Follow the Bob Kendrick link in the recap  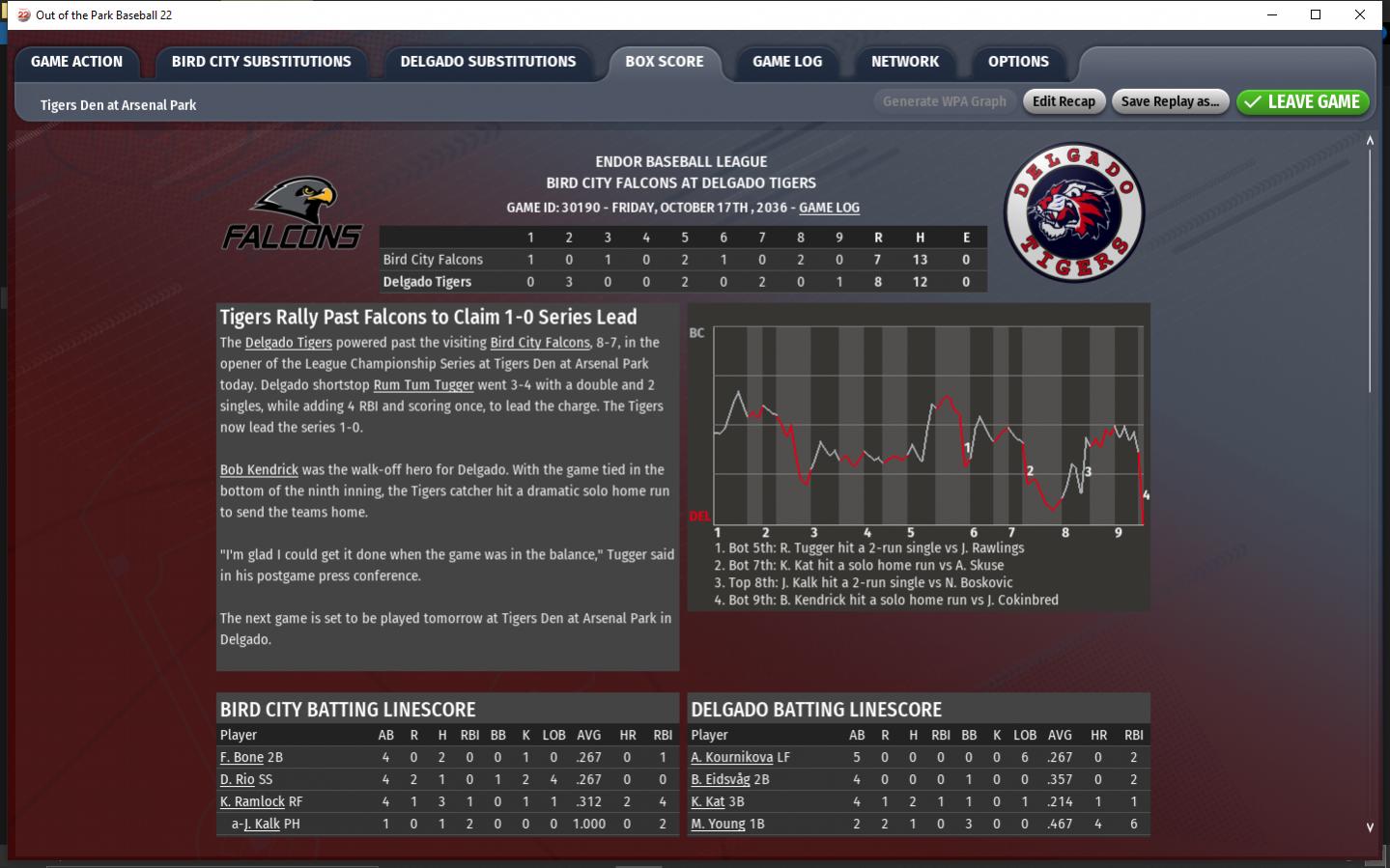pyautogui.click(x=259, y=470)
